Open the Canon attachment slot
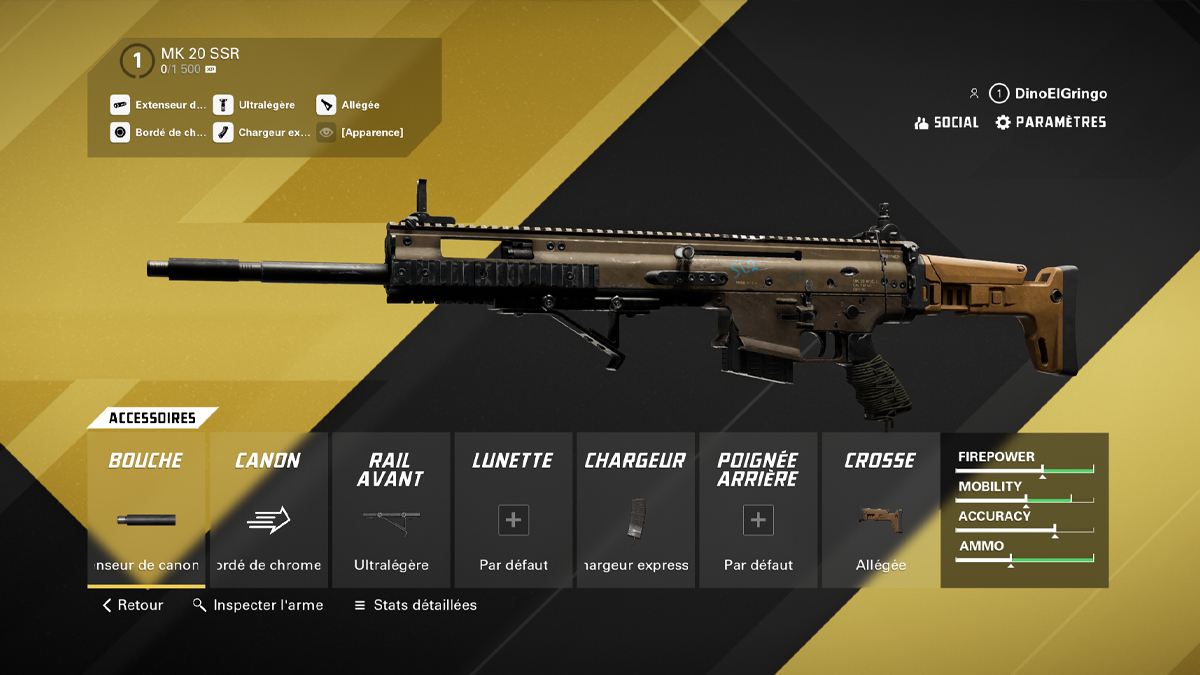The height and width of the screenshot is (675, 1200). [x=268, y=510]
